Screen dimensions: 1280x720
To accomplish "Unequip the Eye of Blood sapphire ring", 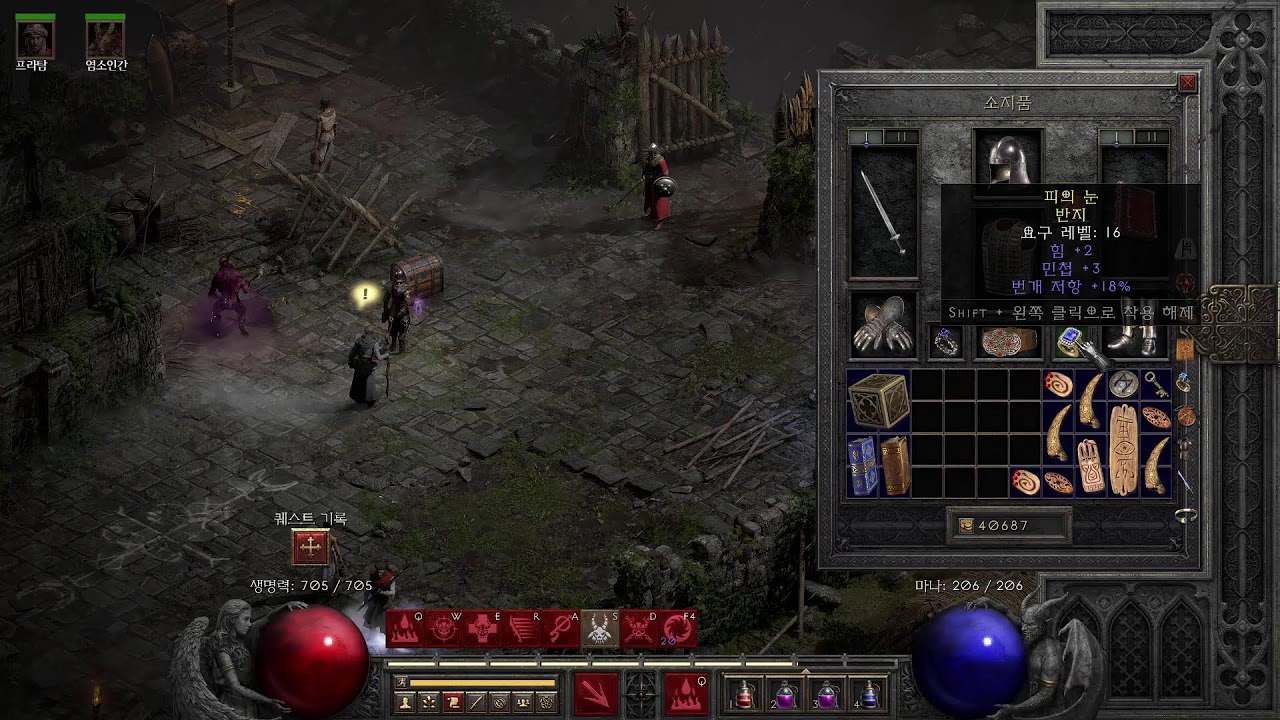I will click(x=1071, y=342).
